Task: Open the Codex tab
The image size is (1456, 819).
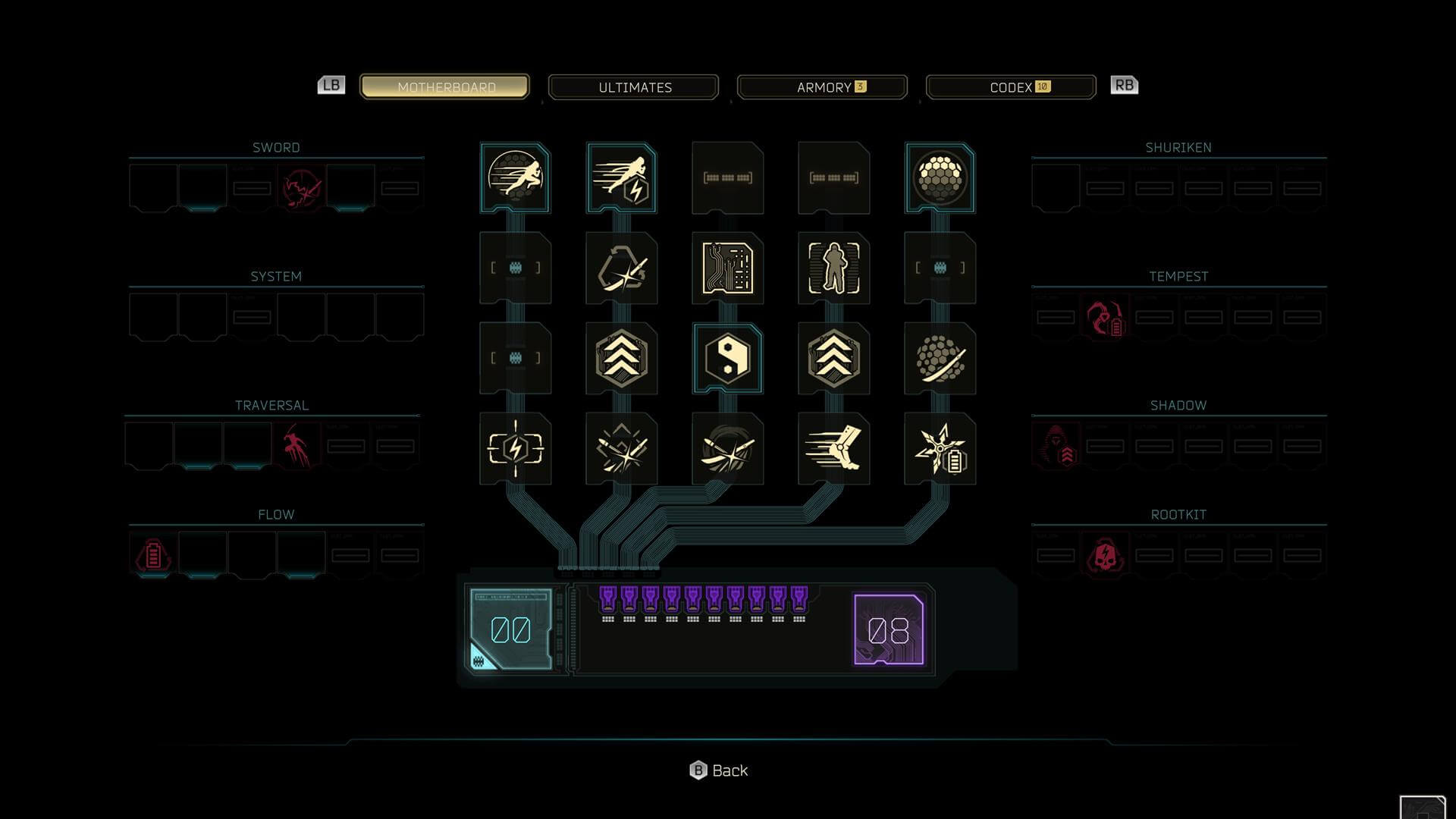Action: 1012,87
